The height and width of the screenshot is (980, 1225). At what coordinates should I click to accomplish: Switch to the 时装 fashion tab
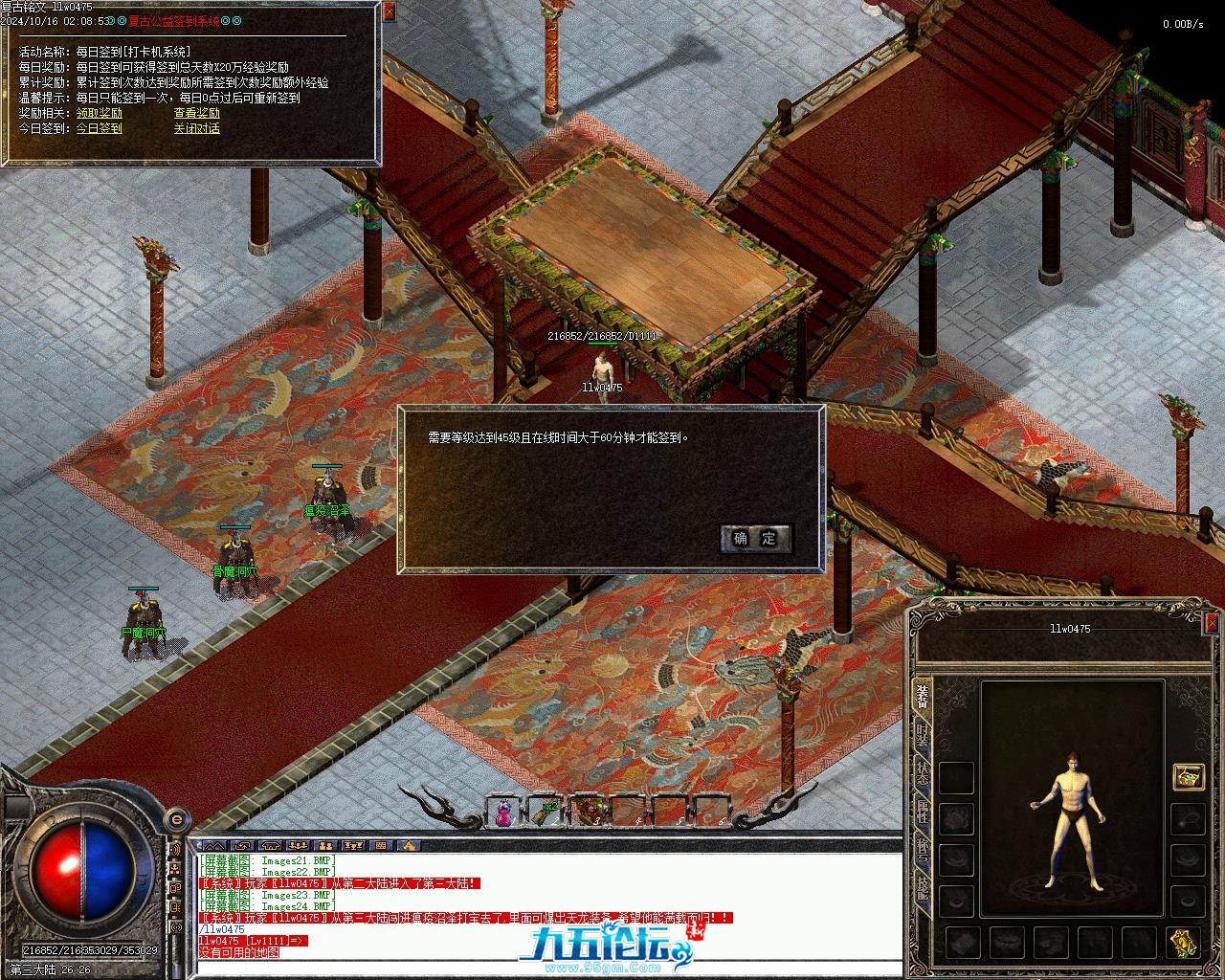tap(922, 735)
